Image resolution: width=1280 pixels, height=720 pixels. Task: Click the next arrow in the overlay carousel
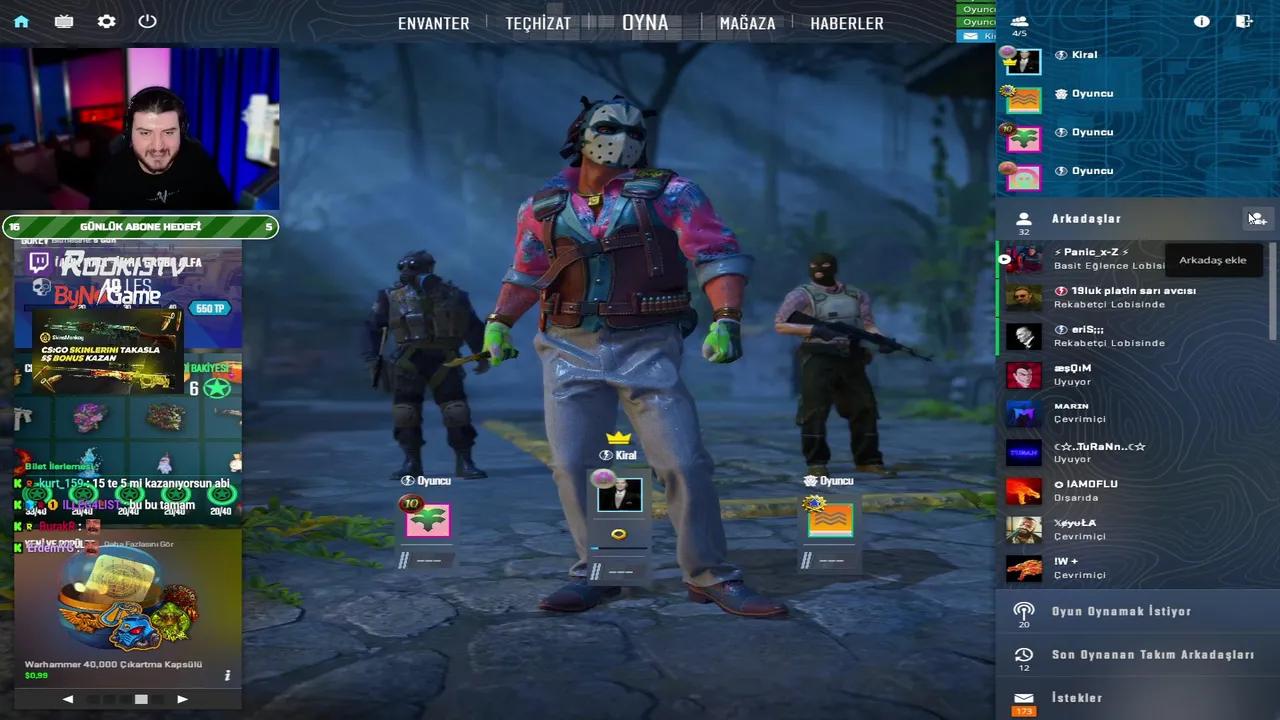point(182,699)
